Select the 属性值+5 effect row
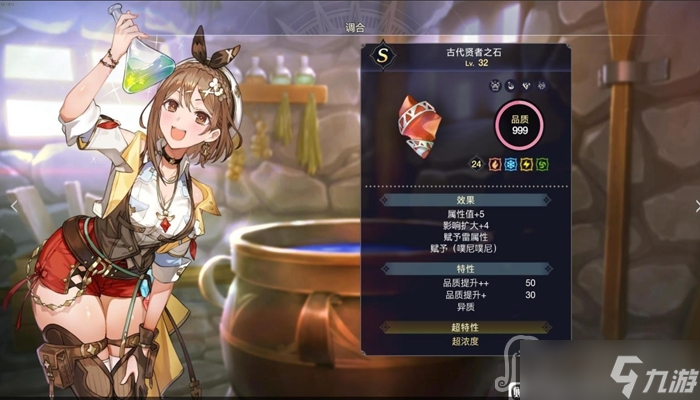The height and width of the screenshot is (400, 700). [x=457, y=213]
